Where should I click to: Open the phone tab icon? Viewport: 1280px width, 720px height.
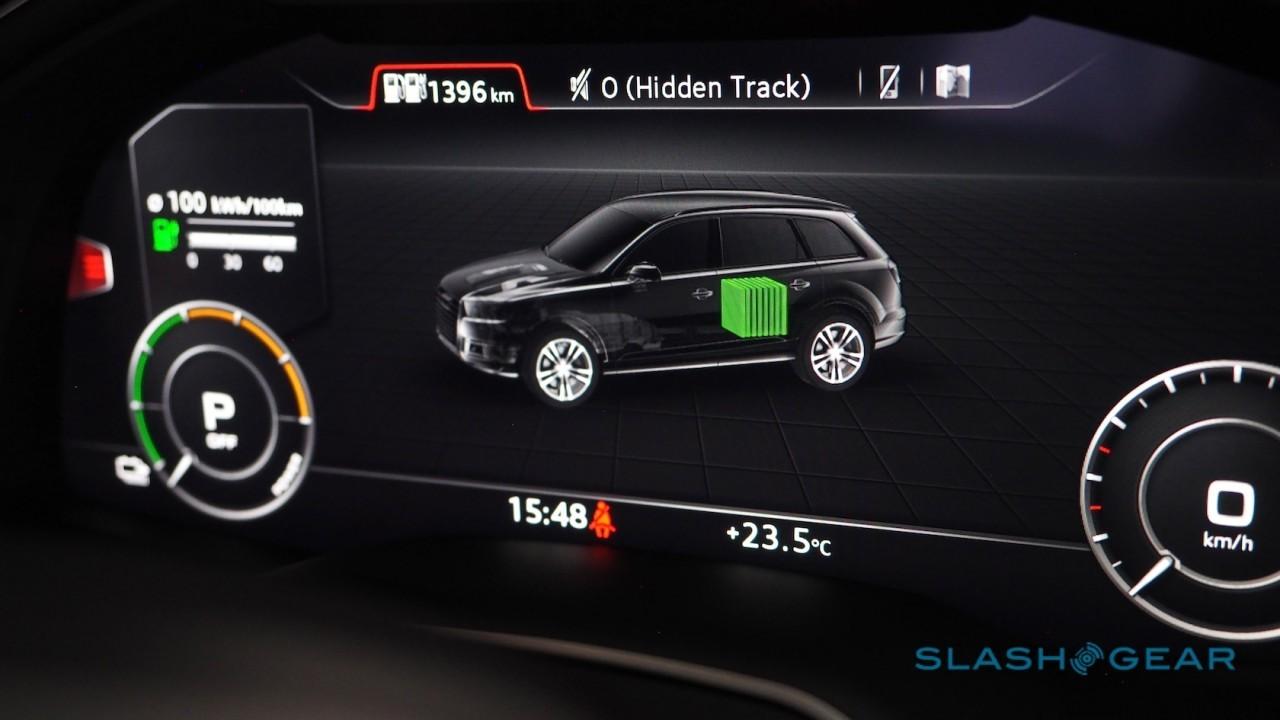point(889,83)
